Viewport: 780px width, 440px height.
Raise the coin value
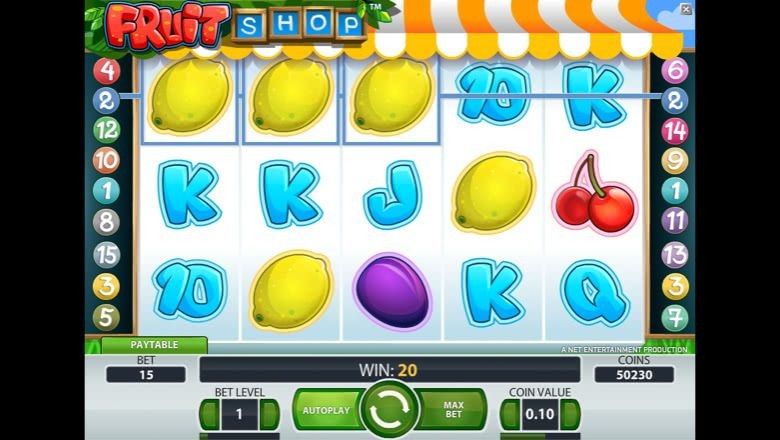(x=571, y=414)
